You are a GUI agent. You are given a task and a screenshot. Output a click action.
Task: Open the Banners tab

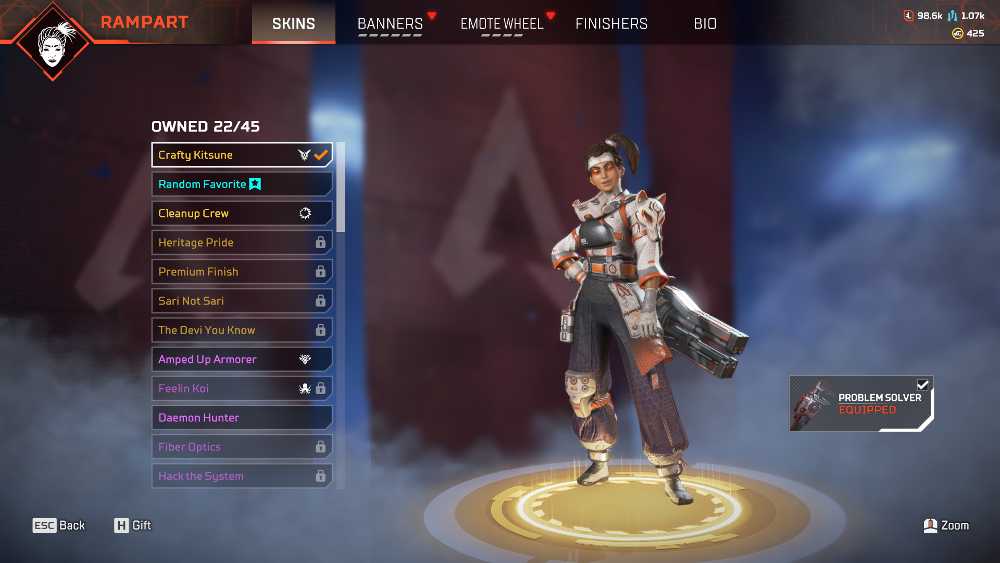(390, 24)
